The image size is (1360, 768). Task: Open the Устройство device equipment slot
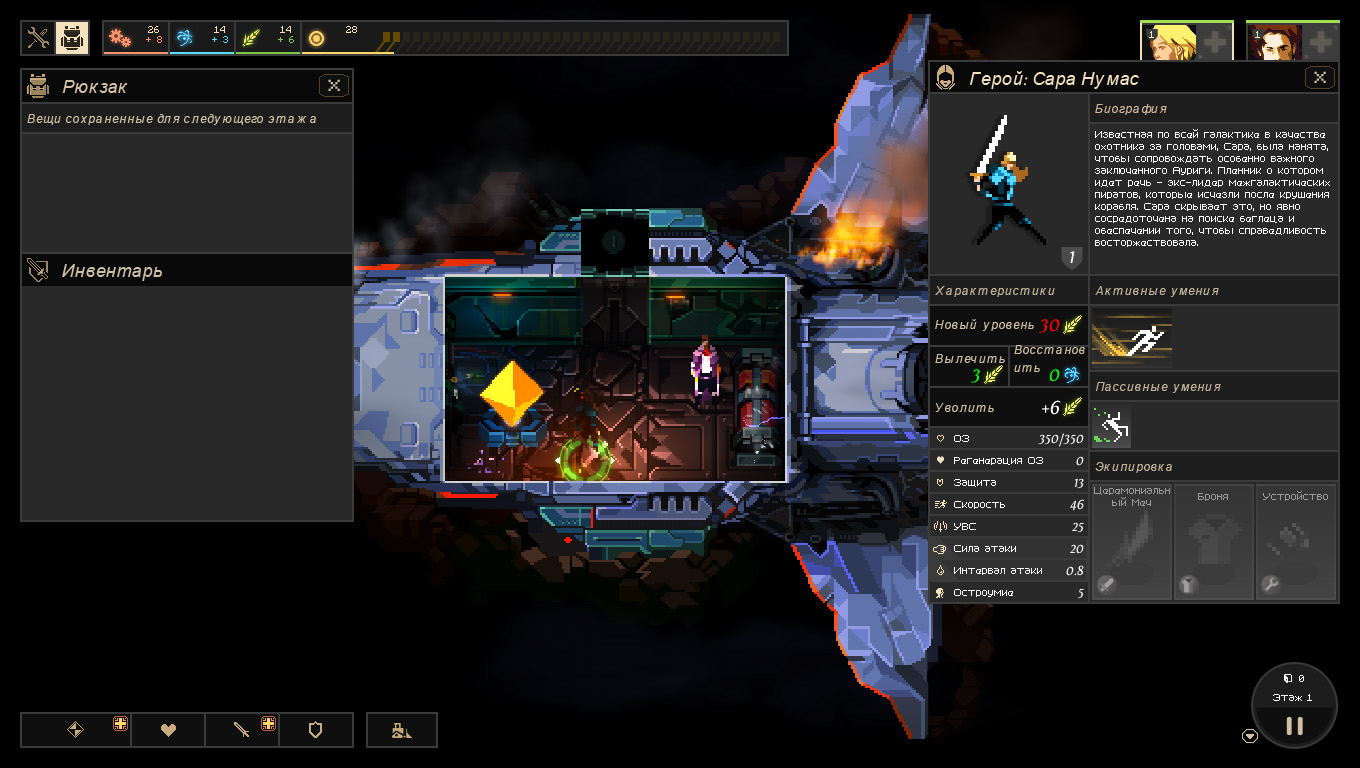(1296, 541)
